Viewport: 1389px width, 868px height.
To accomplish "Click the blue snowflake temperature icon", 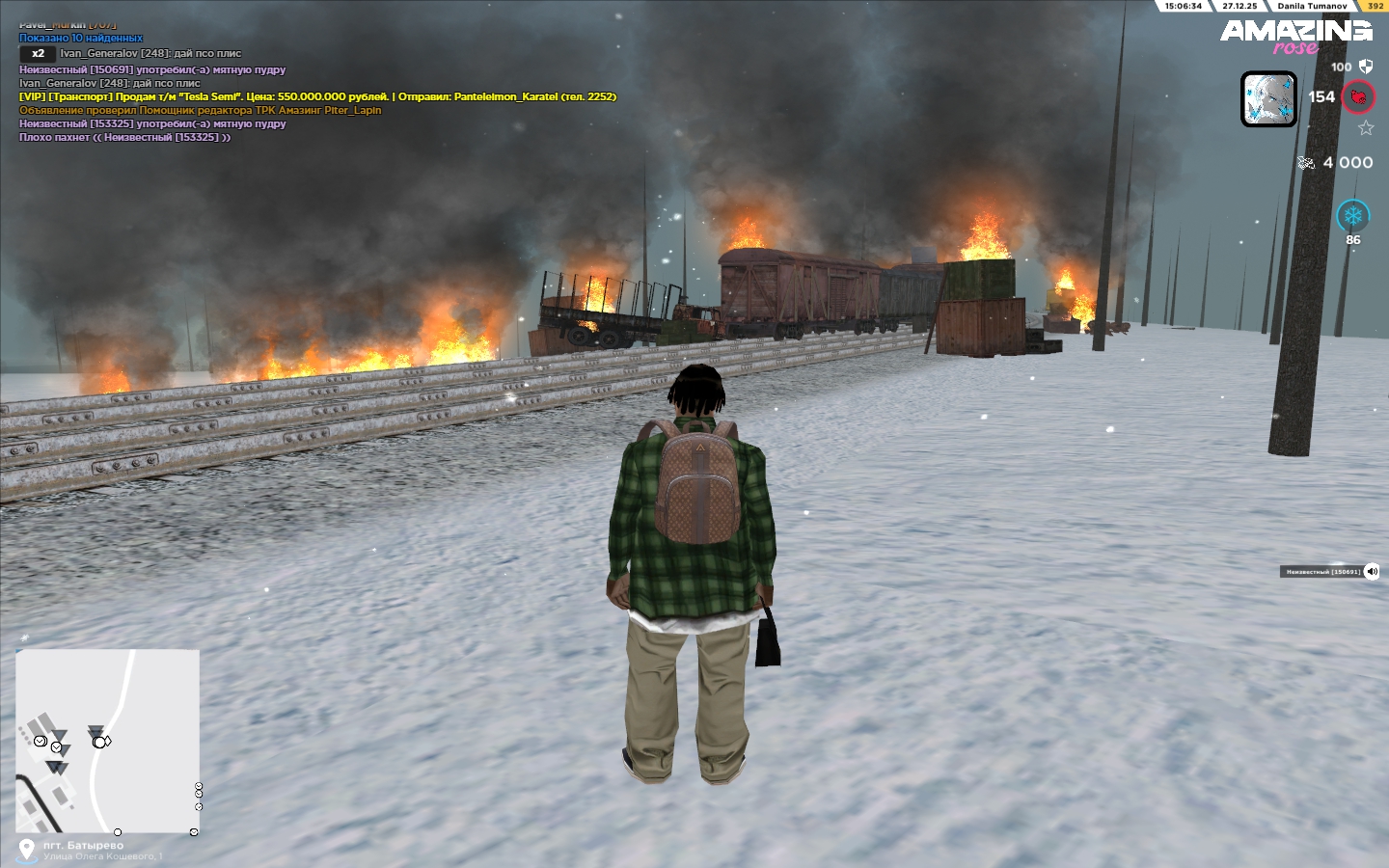I will click(x=1352, y=215).
